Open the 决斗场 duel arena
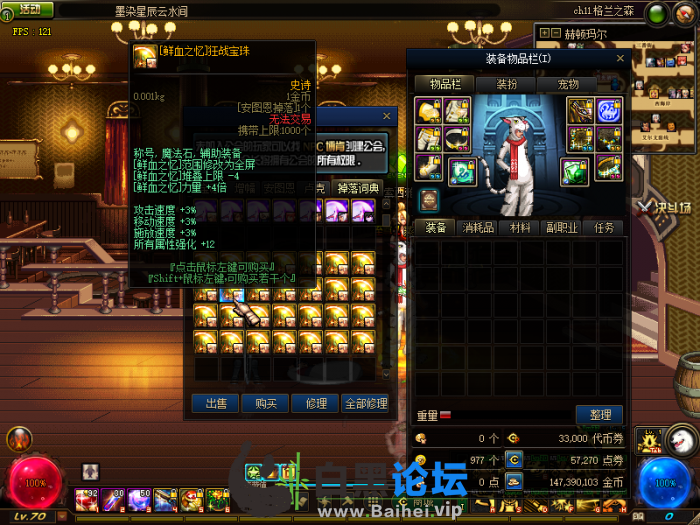 click(665, 208)
